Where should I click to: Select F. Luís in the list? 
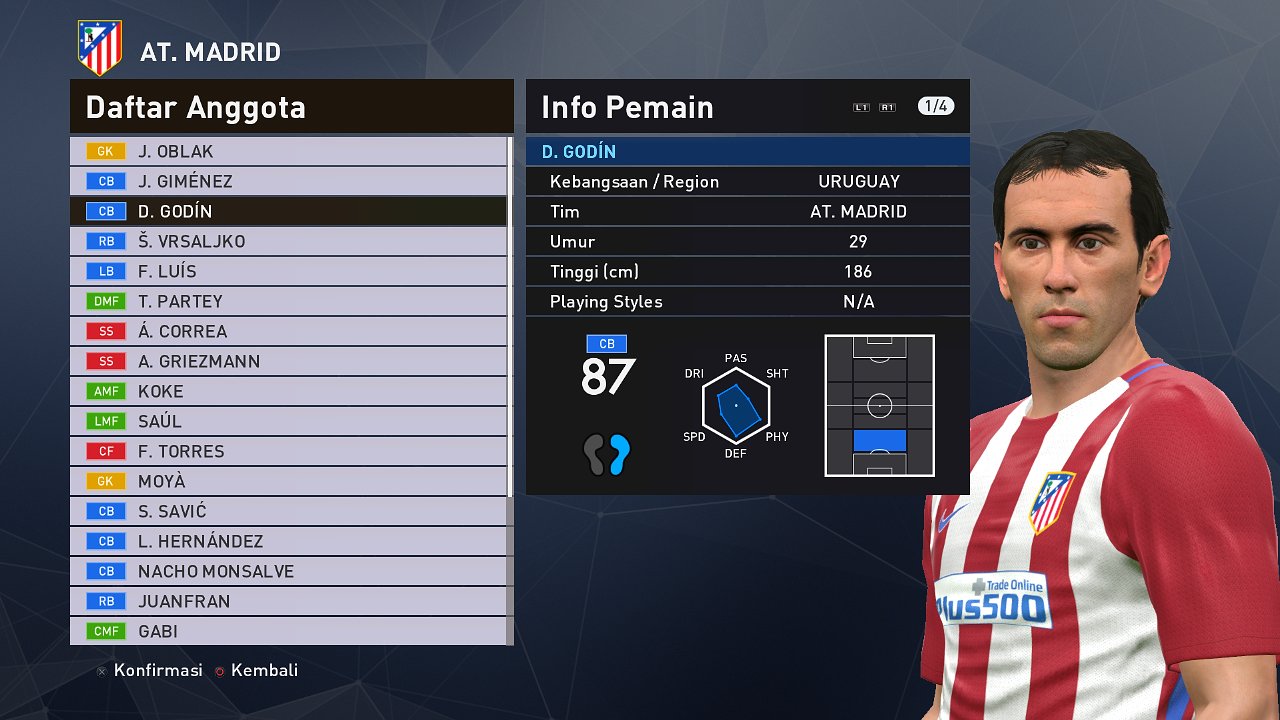(288, 271)
